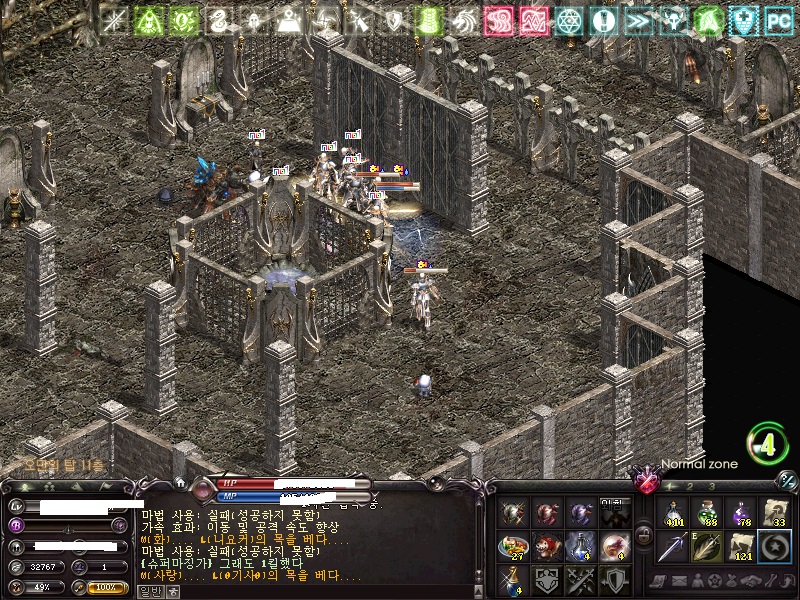800x600 pixels.
Task: Select the red-hooded squirrel icon slot
Action: pyautogui.click(x=547, y=546)
